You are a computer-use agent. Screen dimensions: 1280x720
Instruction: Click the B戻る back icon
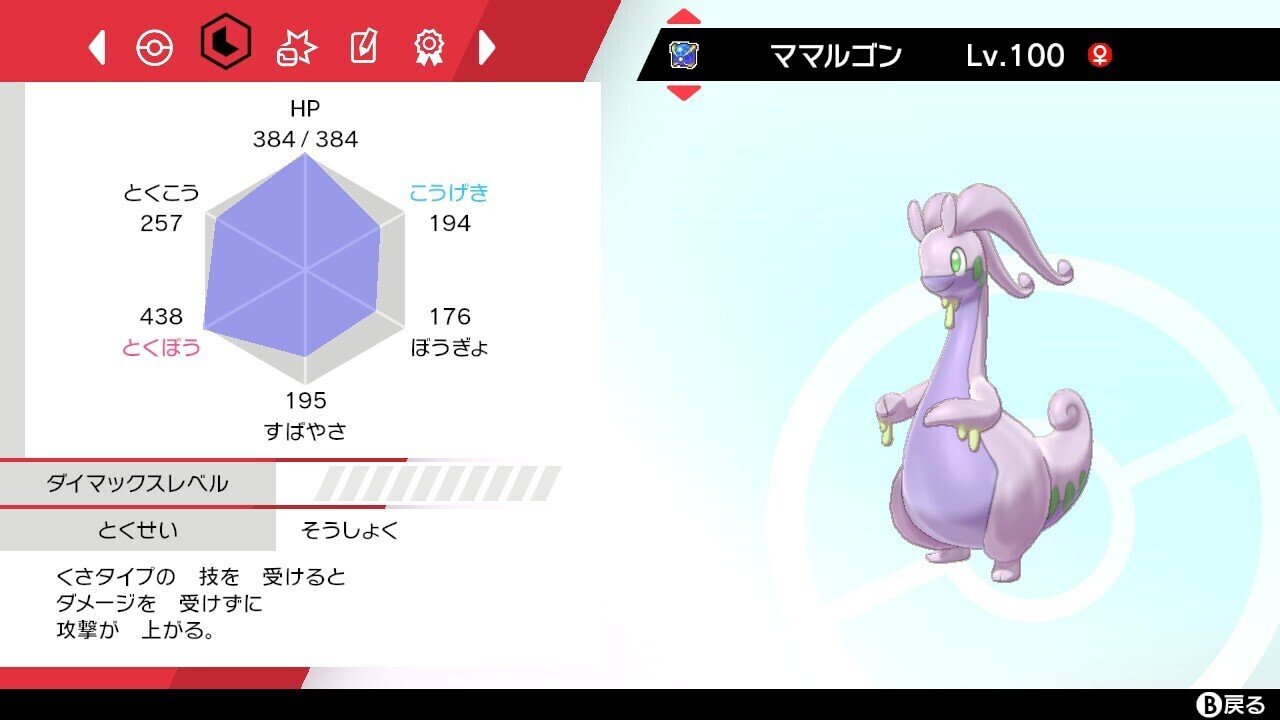pos(1232,704)
